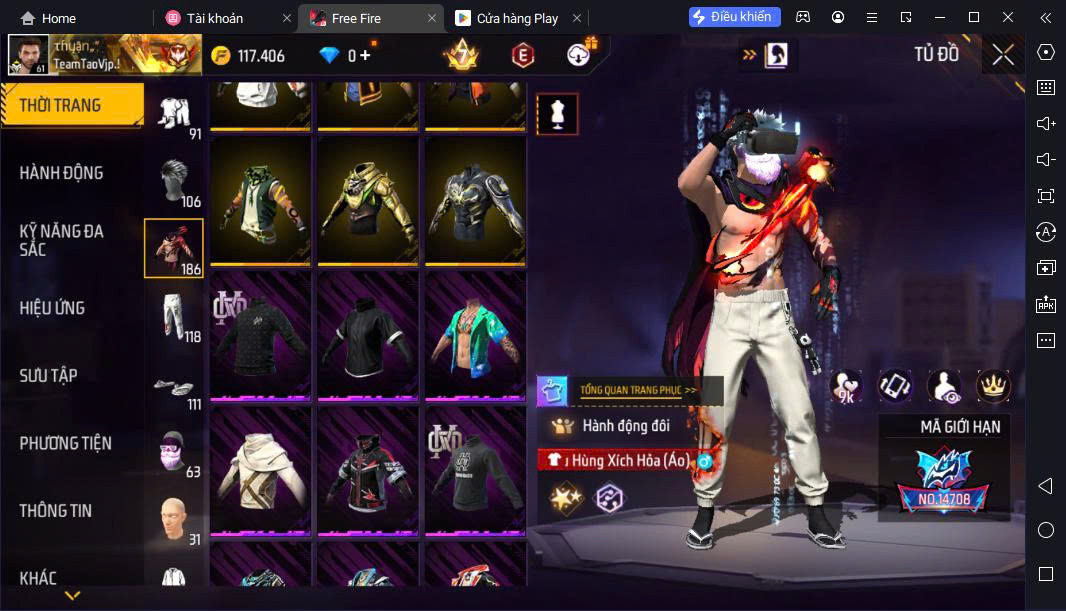Go to the SƯU TẬP category

point(49,376)
